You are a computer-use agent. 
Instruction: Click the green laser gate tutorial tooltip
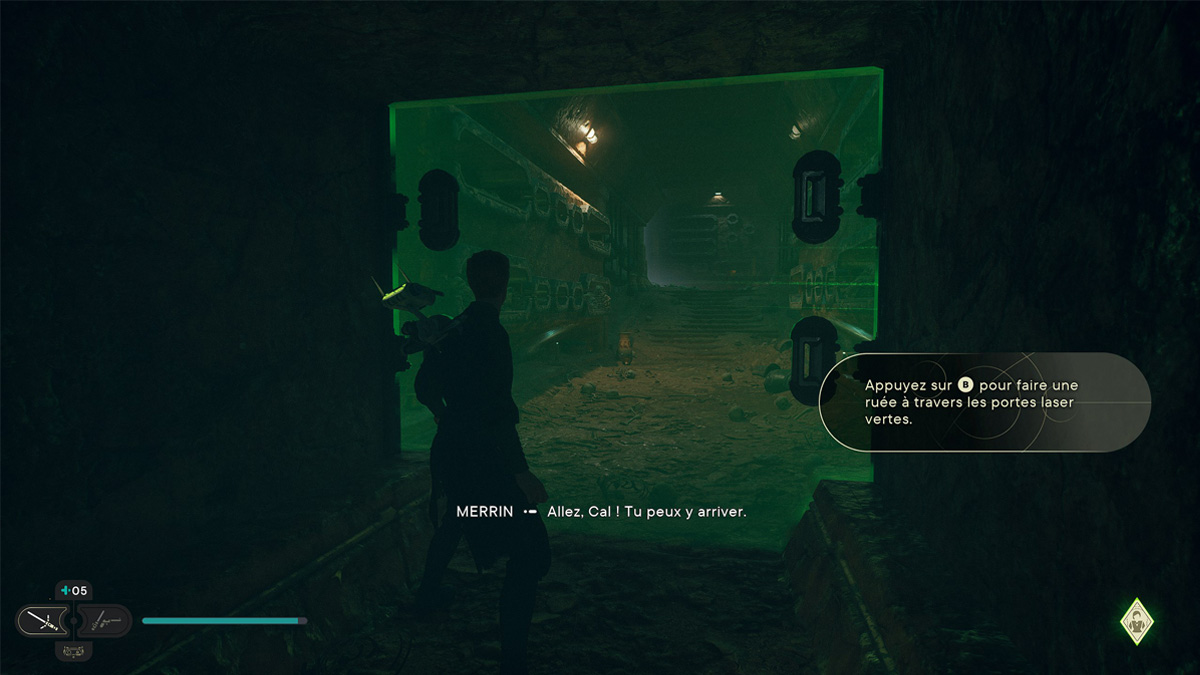984,402
